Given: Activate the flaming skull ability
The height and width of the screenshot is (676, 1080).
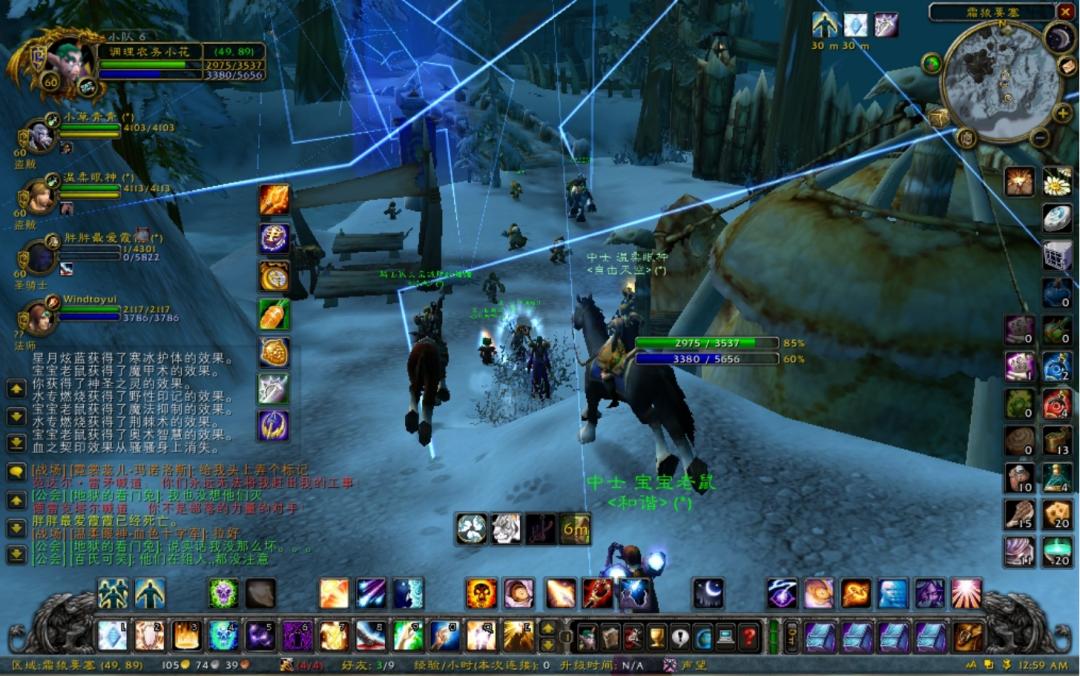Looking at the screenshot, I should pos(481,594).
